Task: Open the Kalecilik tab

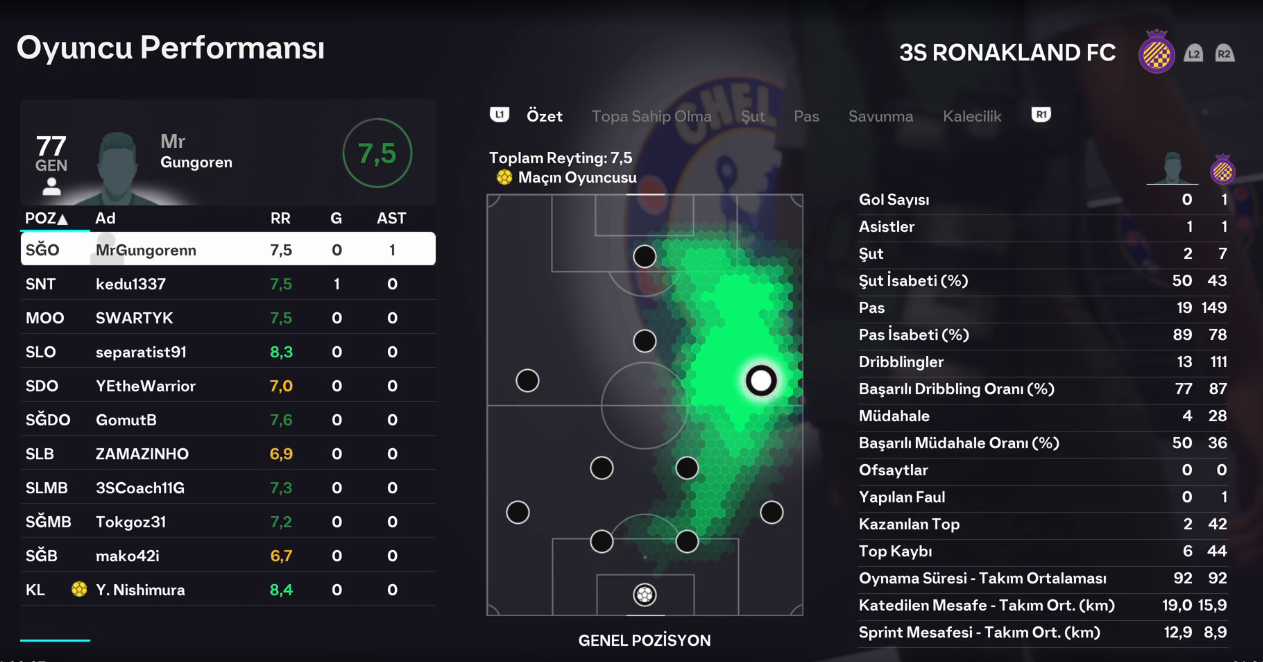Action: tap(971, 116)
